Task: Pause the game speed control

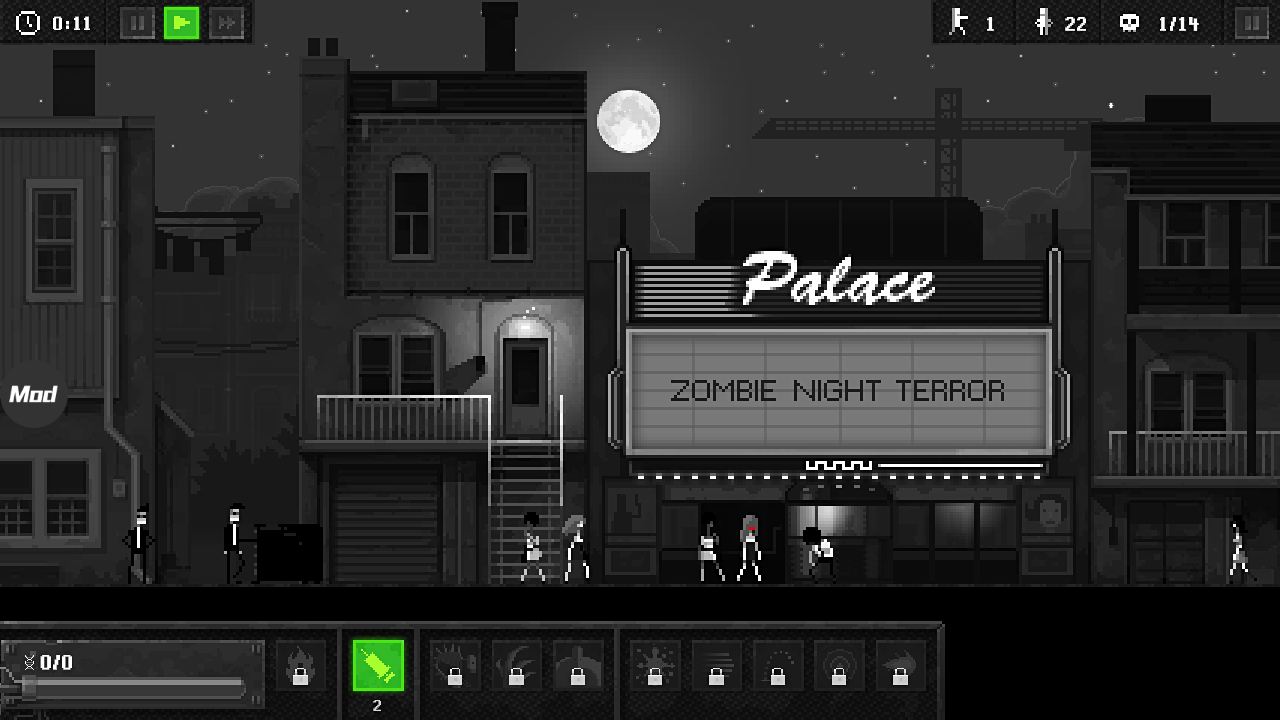Action: pyautogui.click(x=137, y=23)
